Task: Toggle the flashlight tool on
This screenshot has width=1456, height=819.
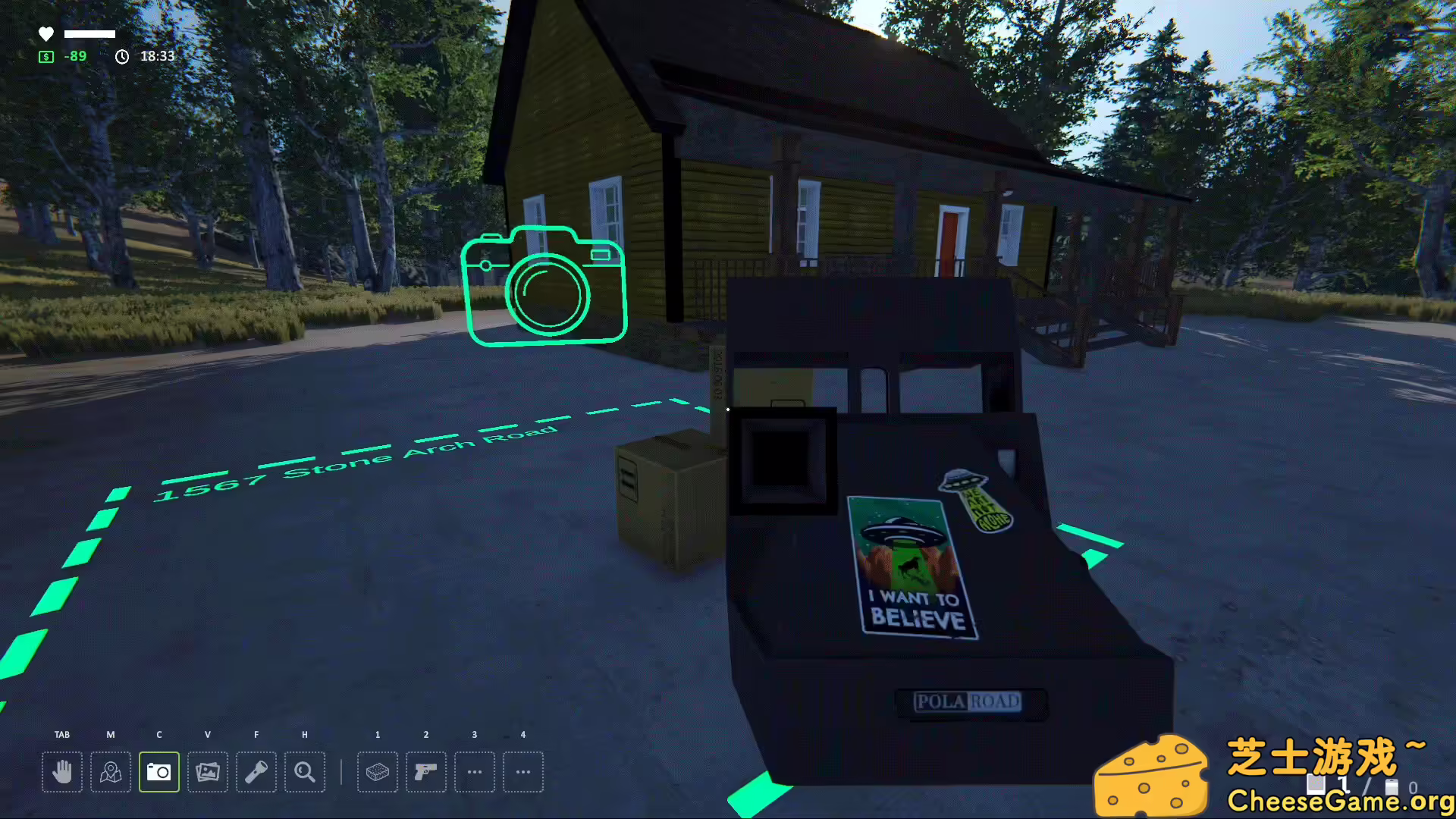Action: tap(256, 771)
